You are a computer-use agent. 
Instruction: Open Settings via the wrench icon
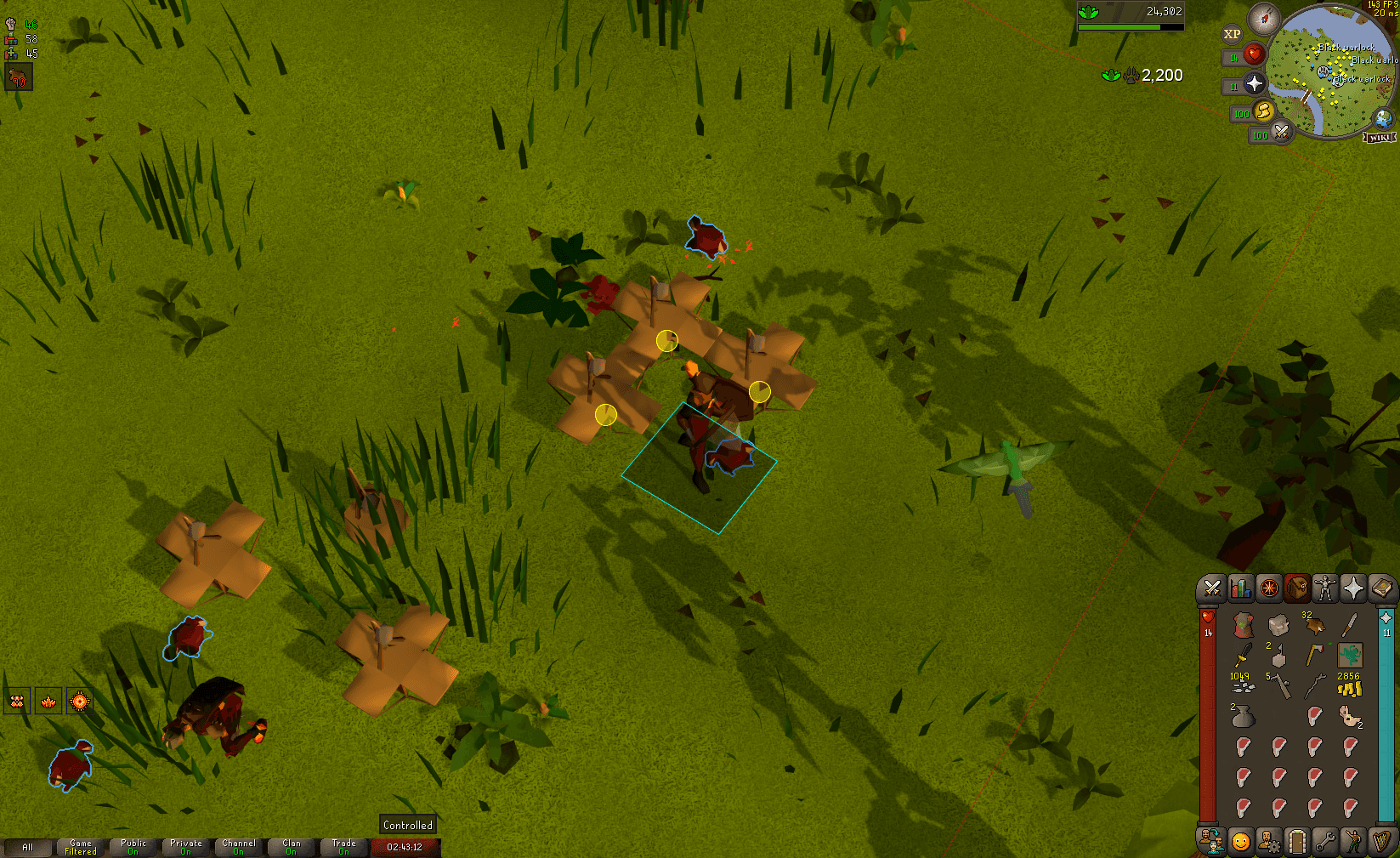point(1326,840)
